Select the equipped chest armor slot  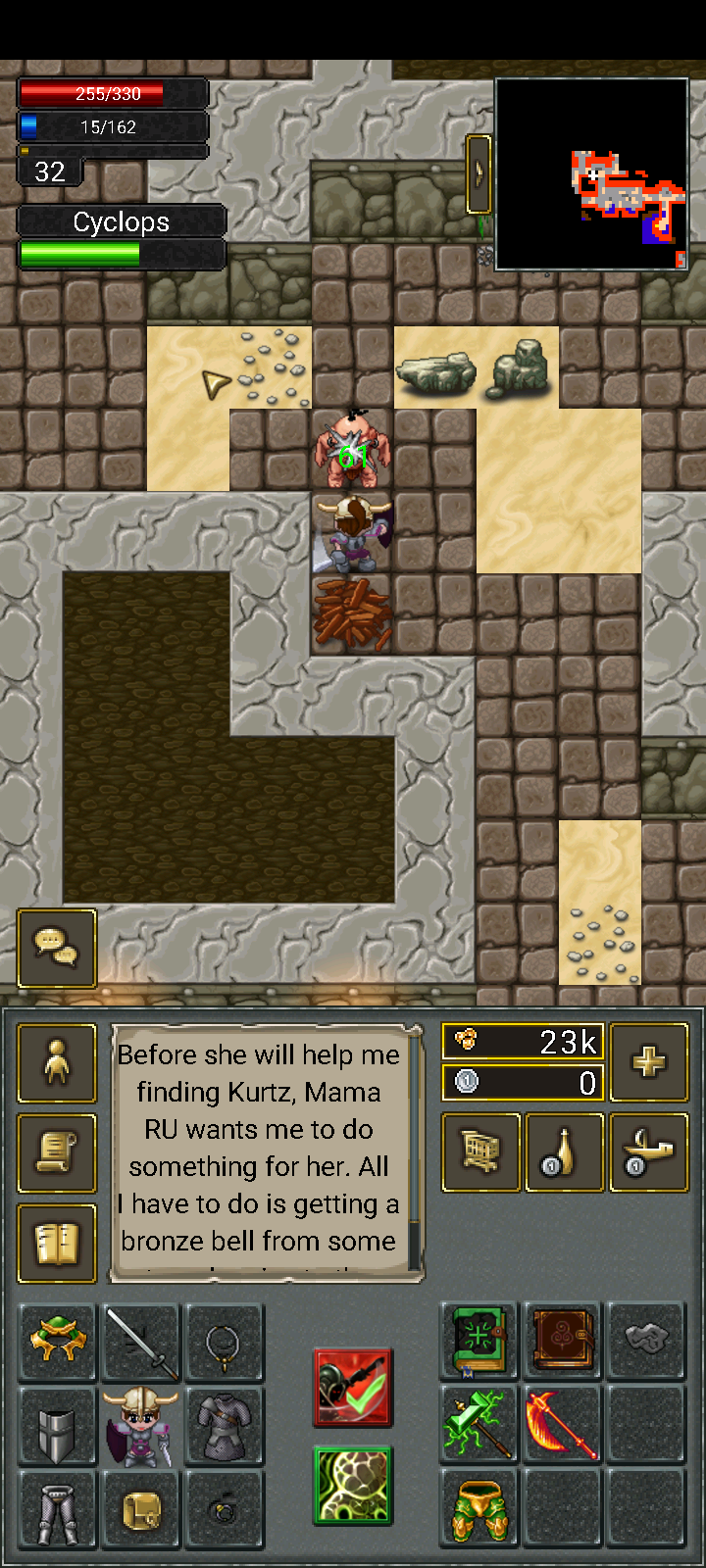(x=225, y=1426)
